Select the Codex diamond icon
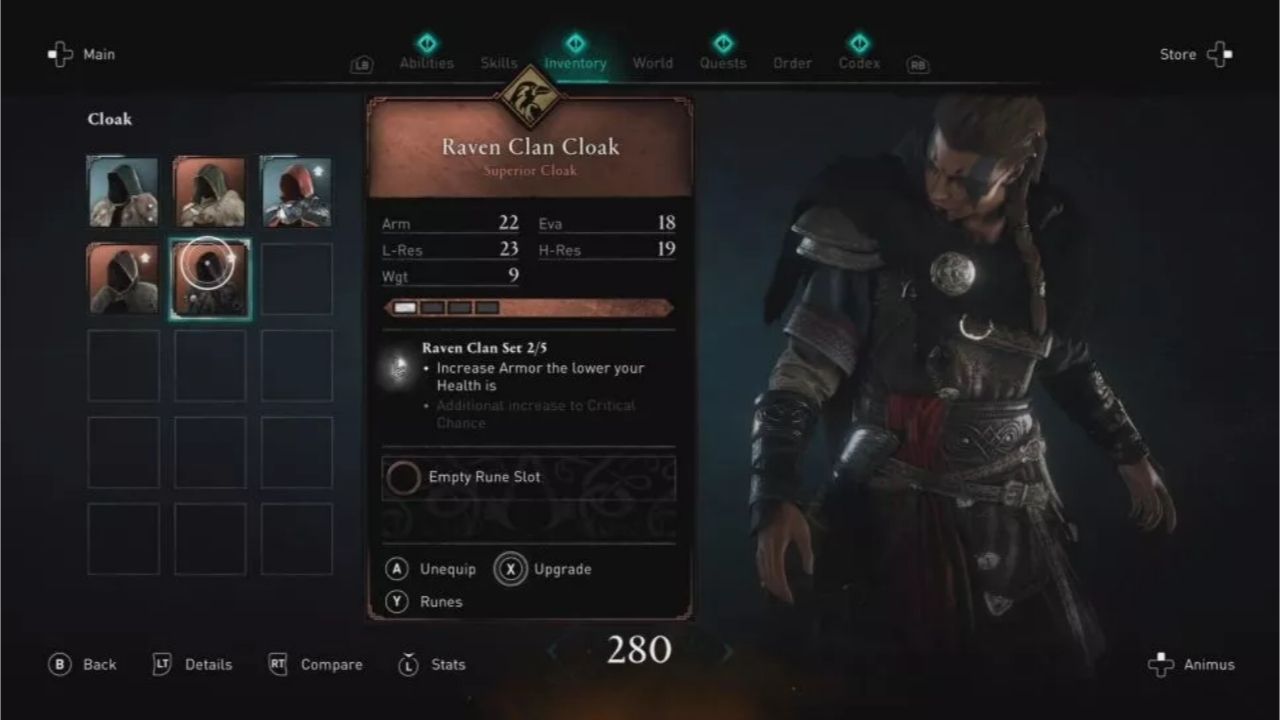The height and width of the screenshot is (720, 1280). tap(858, 44)
